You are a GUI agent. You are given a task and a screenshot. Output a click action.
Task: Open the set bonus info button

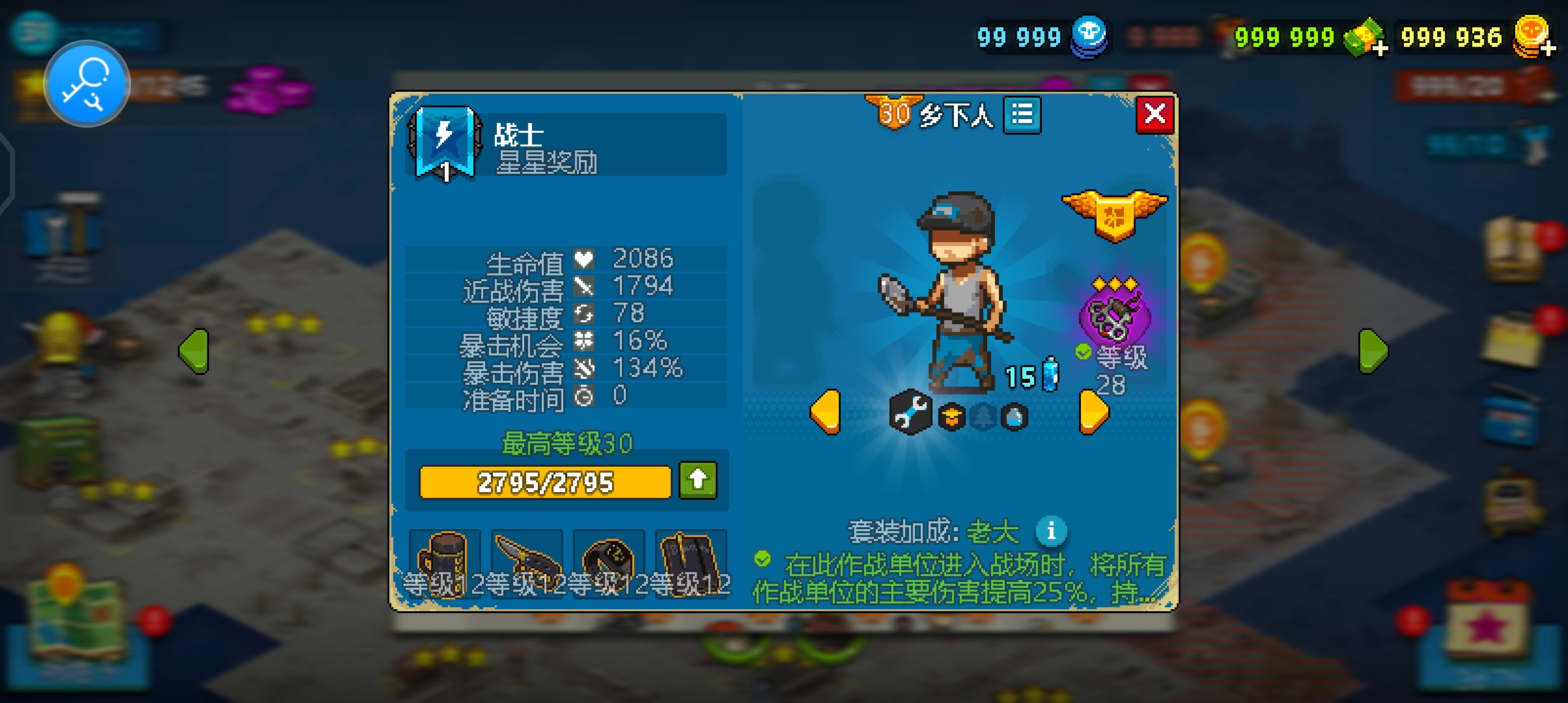pyautogui.click(x=1050, y=531)
